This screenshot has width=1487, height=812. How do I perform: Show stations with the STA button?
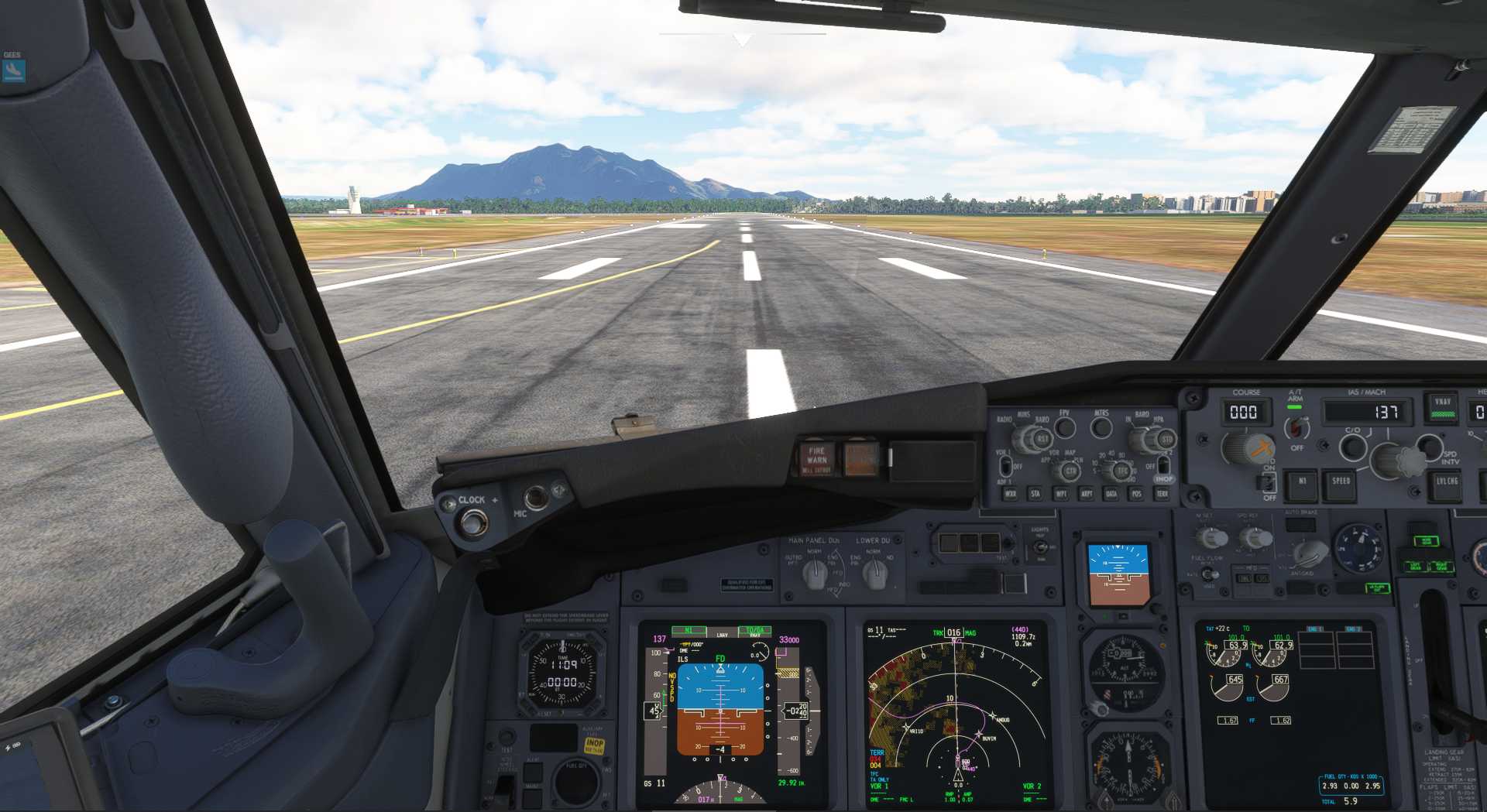coord(1035,493)
